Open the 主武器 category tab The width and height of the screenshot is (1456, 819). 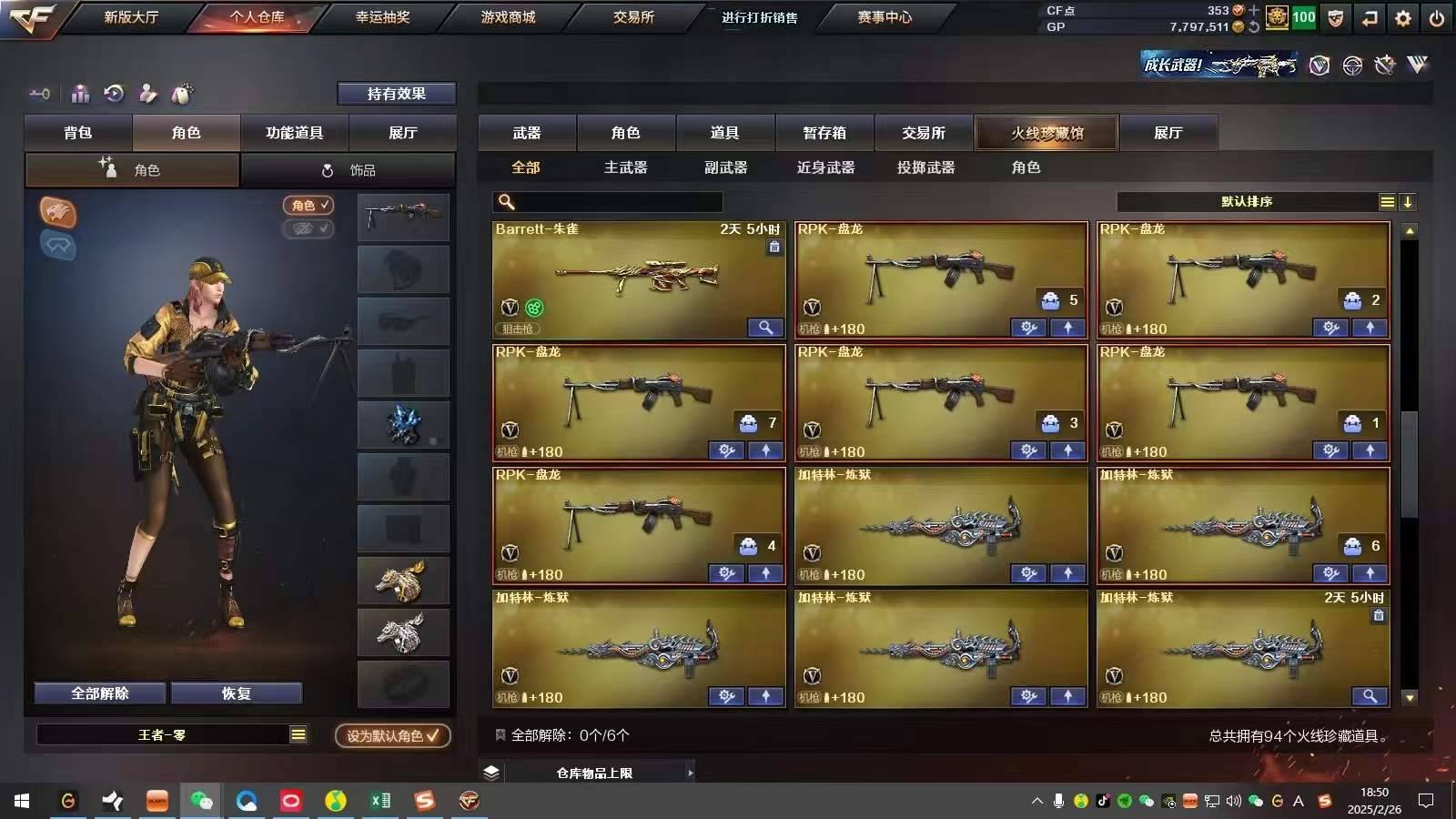coord(624,167)
